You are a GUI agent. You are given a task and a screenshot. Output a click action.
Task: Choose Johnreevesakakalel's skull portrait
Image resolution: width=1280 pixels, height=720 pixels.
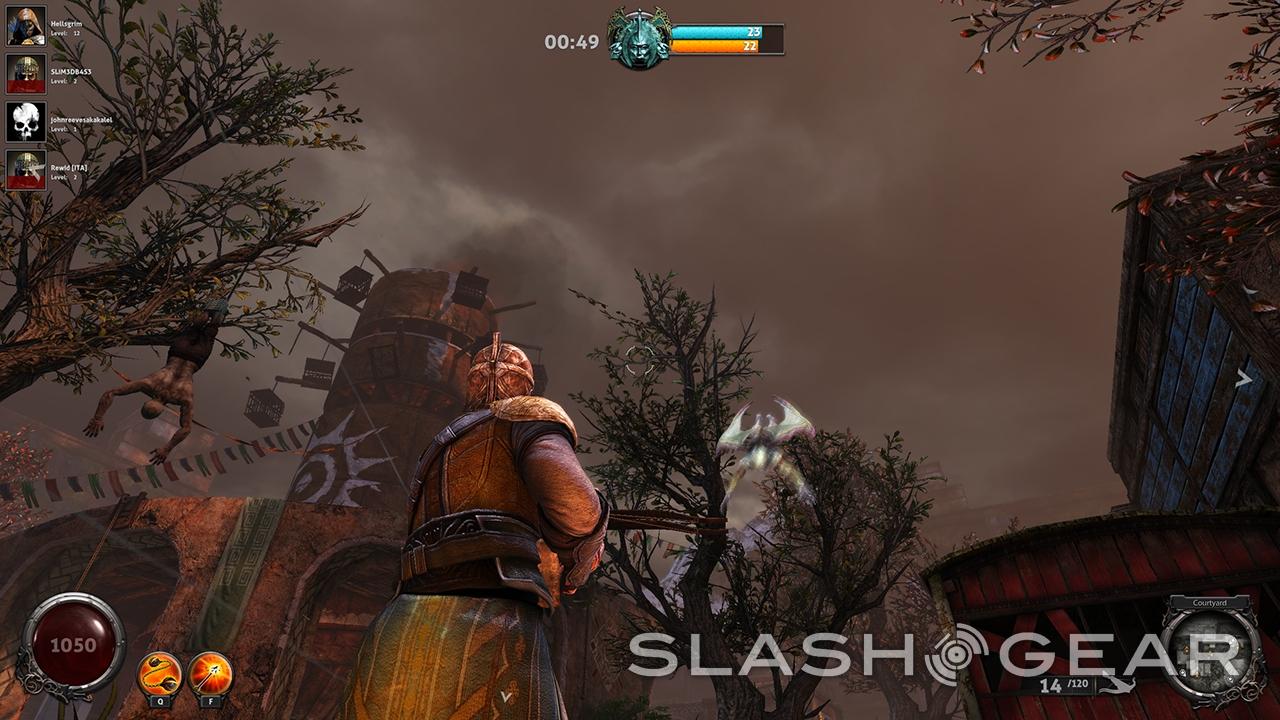pos(26,121)
